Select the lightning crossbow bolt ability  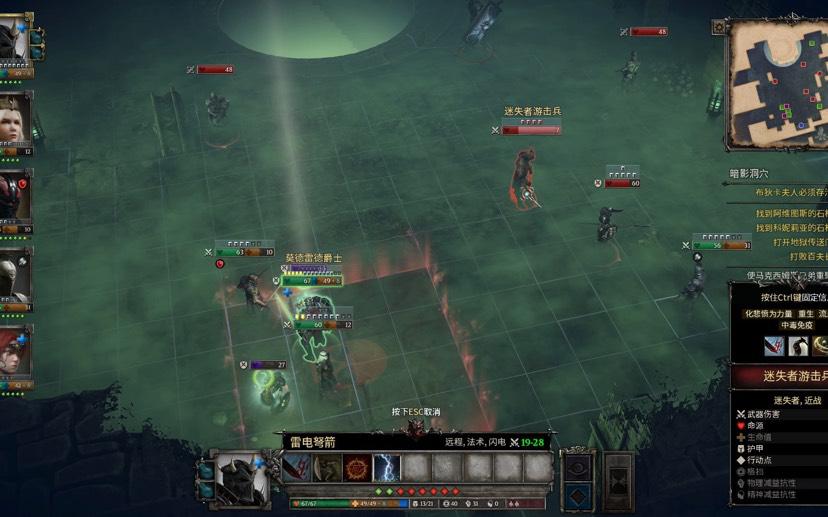pyautogui.click(x=386, y=468)
